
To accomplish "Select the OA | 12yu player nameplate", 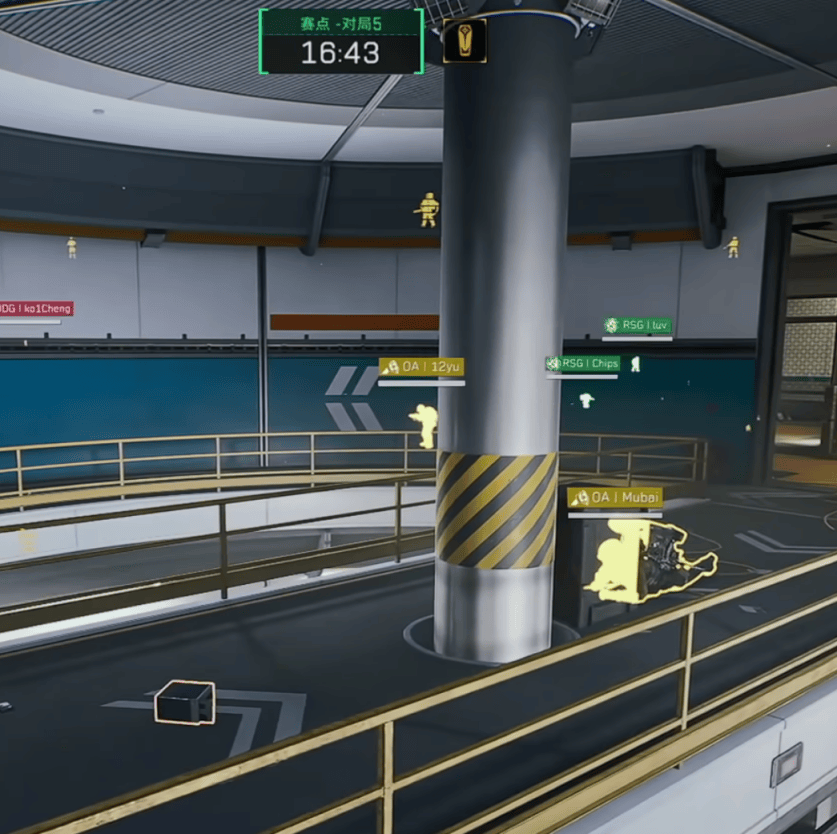I will (x=421, y=367).
